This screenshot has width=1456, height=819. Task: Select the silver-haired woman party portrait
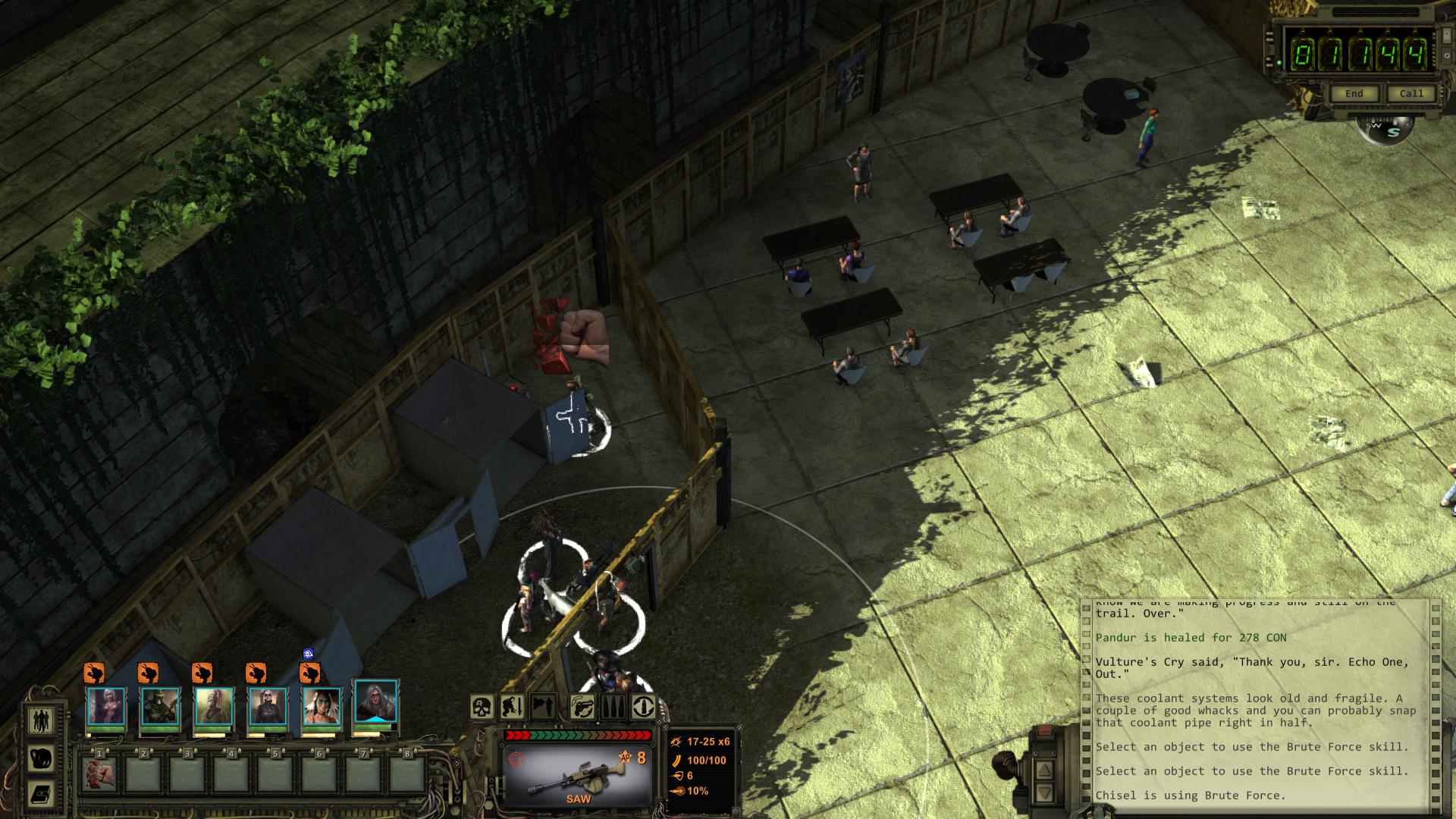tap(105, 707)
